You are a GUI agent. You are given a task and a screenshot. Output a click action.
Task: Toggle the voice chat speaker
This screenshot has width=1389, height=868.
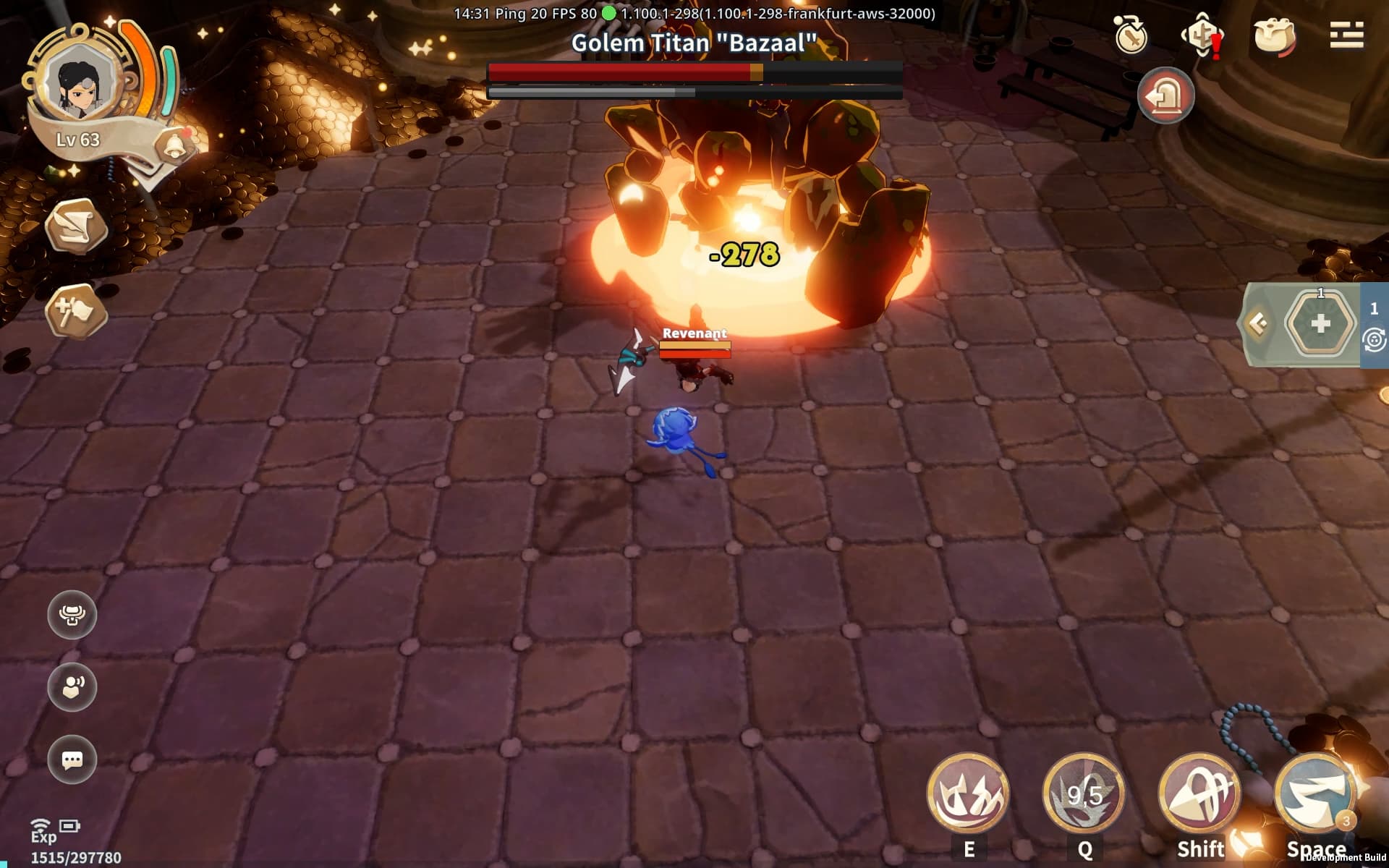point(71,687)
